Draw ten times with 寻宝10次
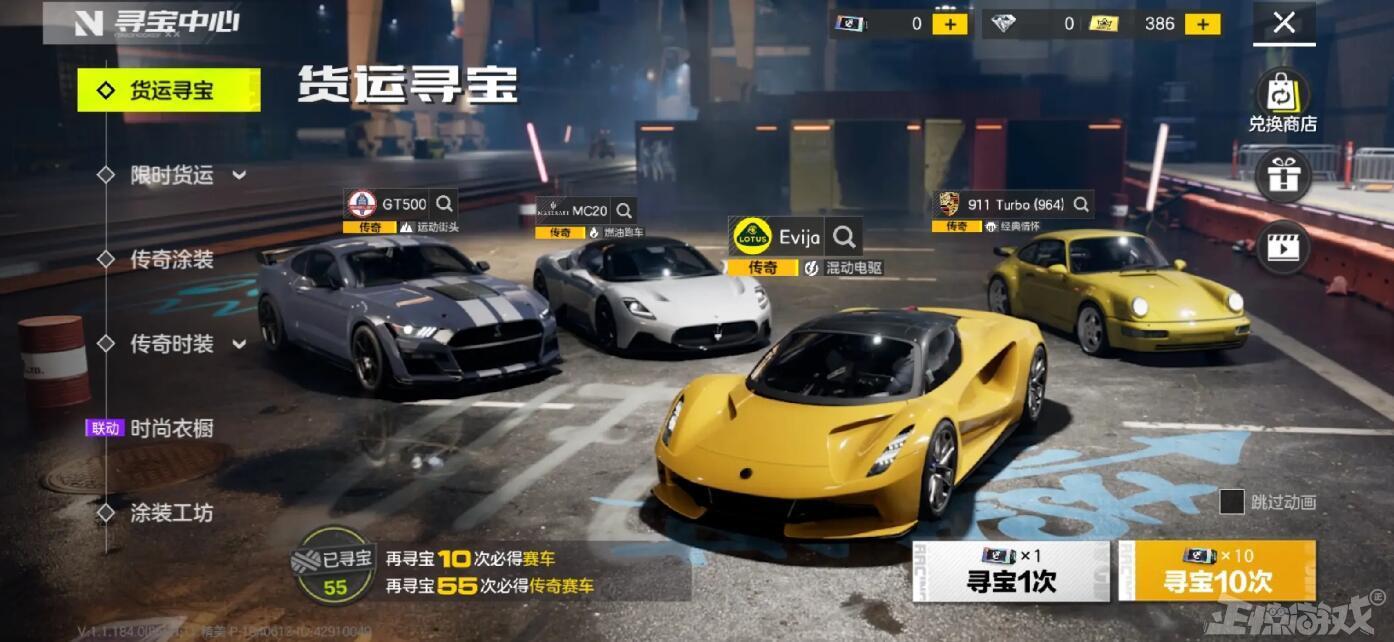 click(x=1217, y=571)
